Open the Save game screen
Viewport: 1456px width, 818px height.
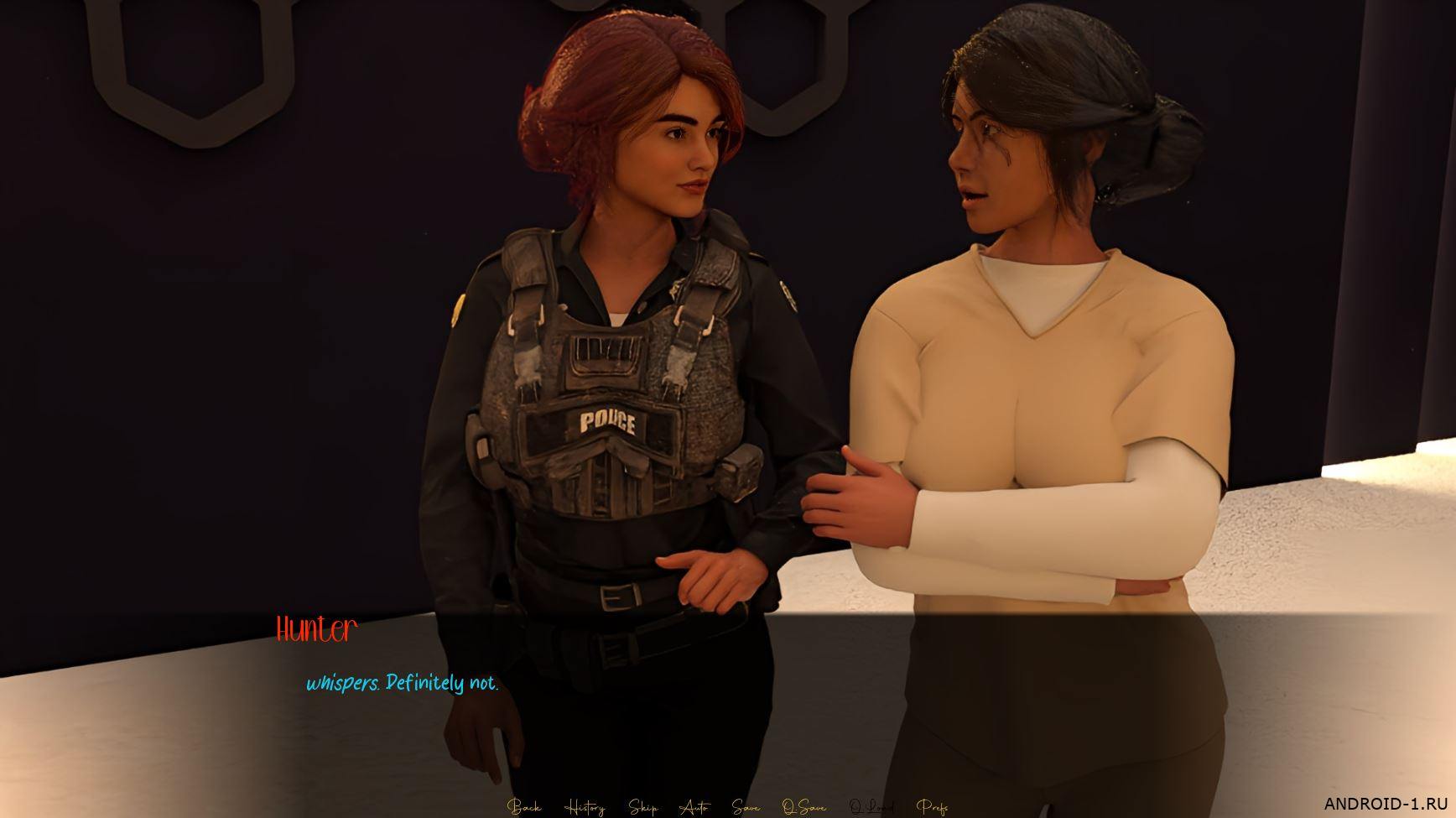pyautogui.click(x=746, y=807)
